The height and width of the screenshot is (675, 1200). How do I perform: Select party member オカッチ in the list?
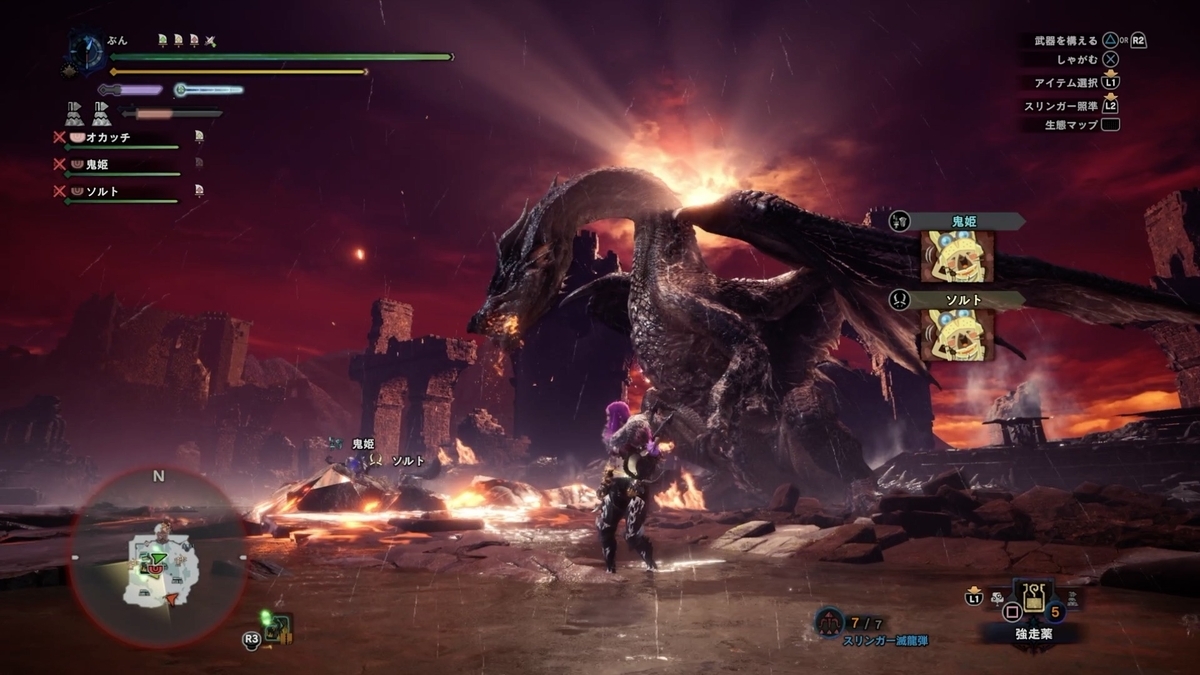click(x=108, y=137)
